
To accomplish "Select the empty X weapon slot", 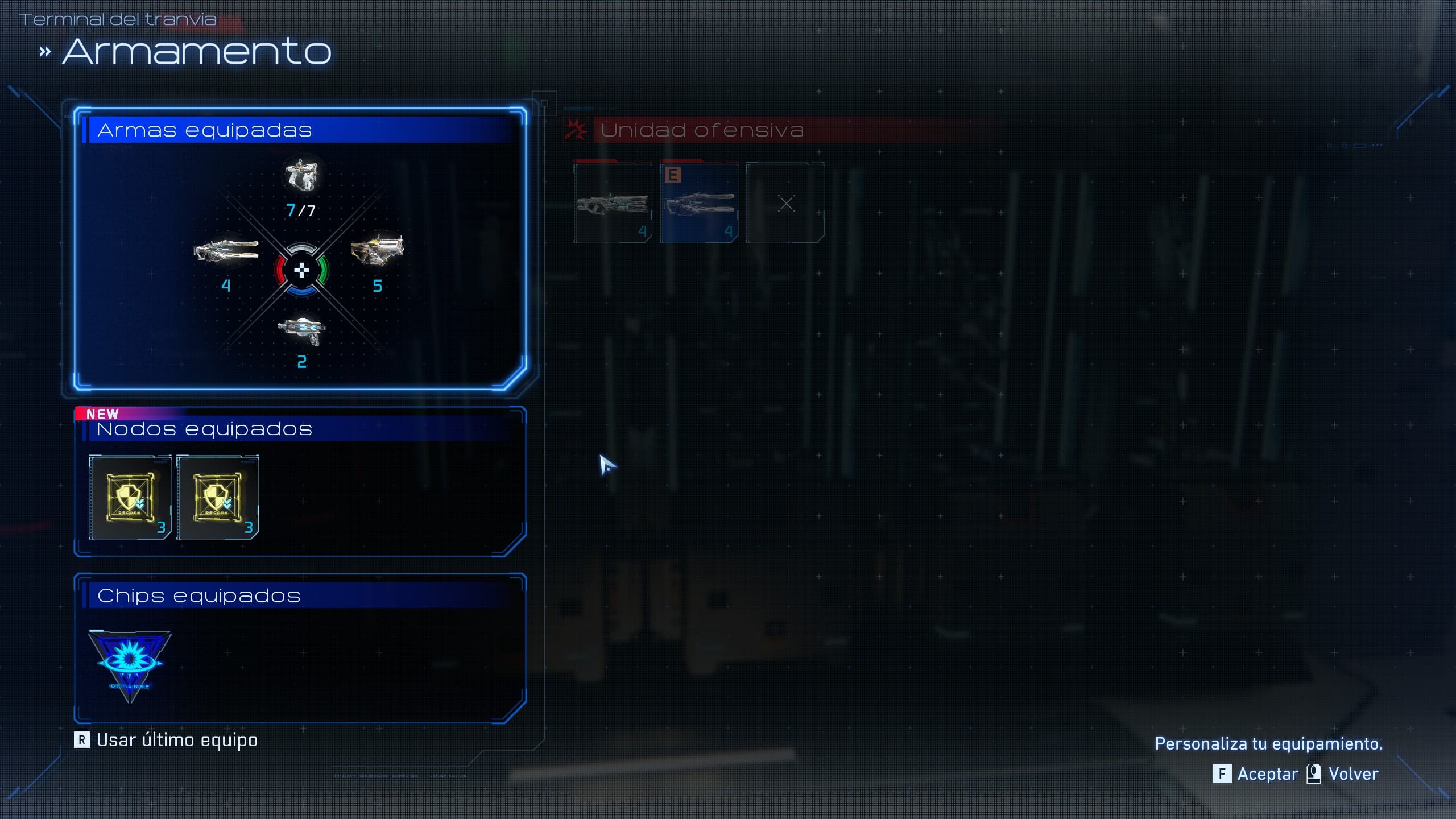I will pyautogui.click(x=785, y=203).
